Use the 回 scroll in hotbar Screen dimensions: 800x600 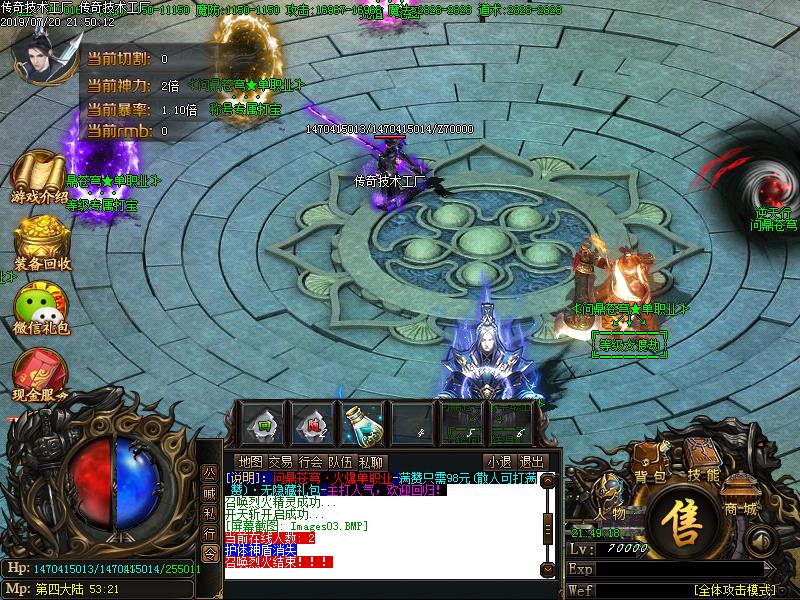pyautogui.click(x=260, y=424)
